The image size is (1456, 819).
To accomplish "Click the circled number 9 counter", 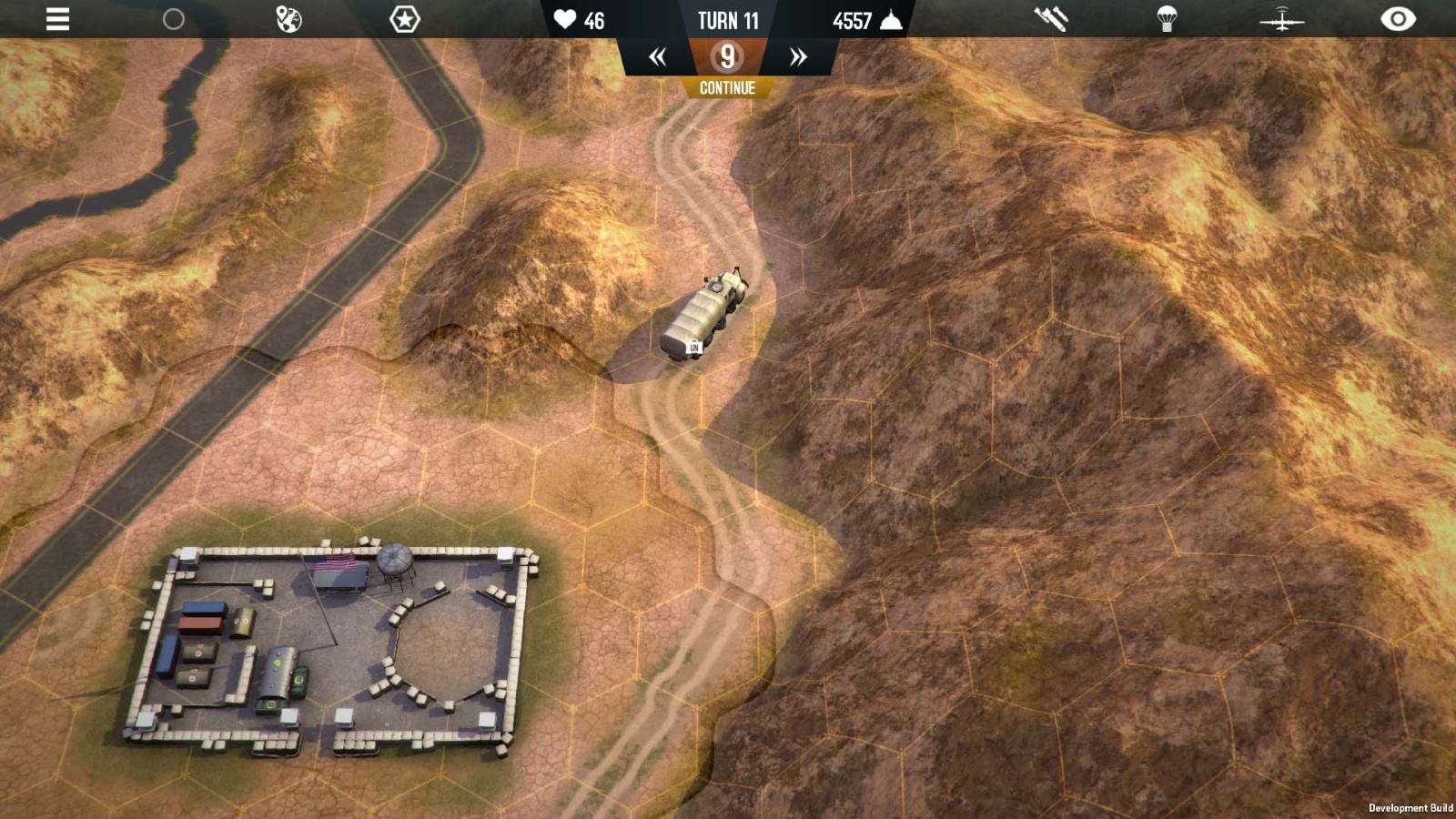I will click(727, 56).
